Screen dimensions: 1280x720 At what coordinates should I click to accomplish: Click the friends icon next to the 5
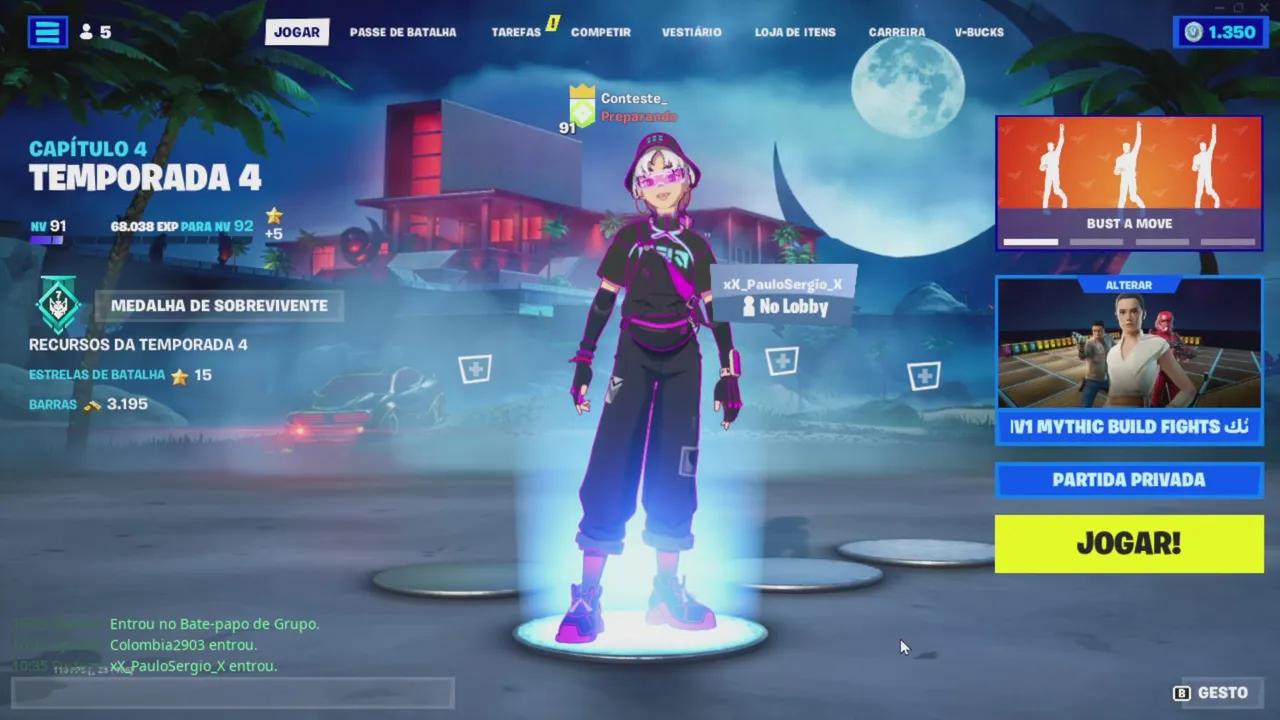[x=88, y=31]
